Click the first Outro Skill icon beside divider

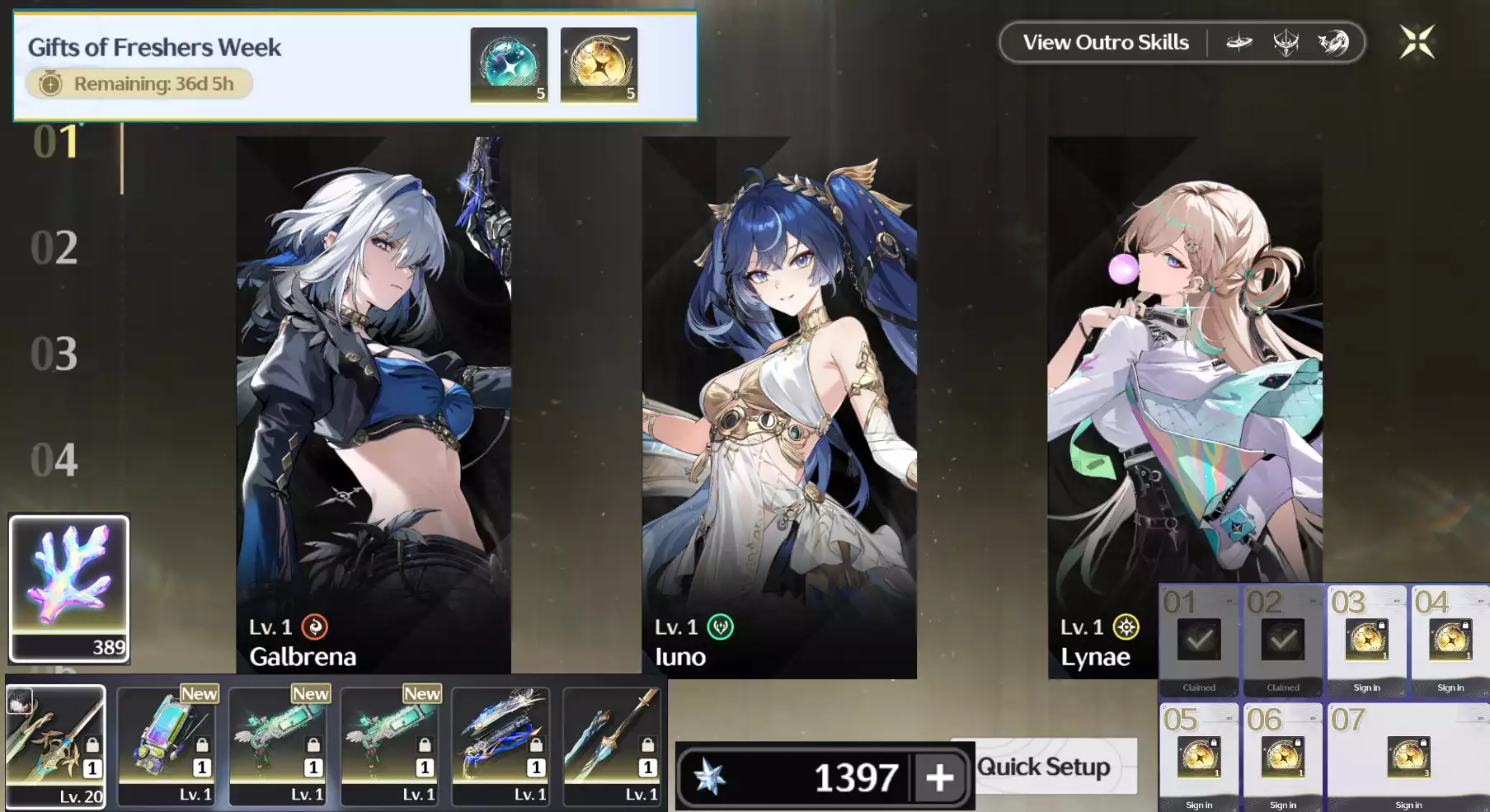[1241, 42]
